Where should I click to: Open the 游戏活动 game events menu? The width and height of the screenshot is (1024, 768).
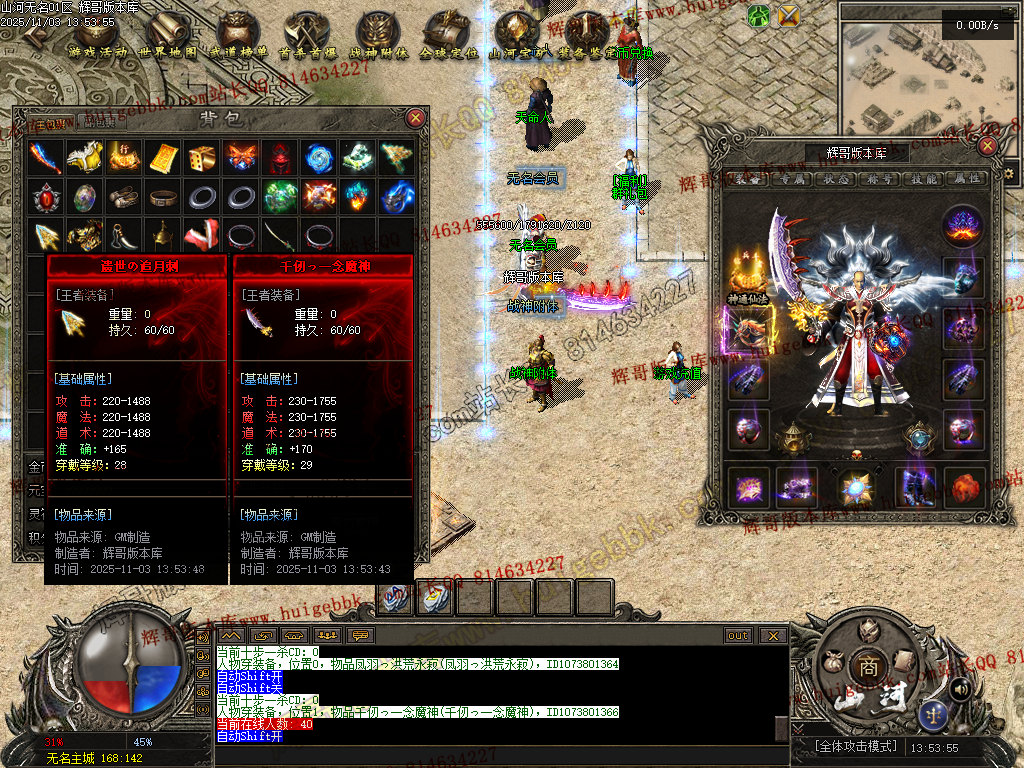pyautogui.click(x=98, y=36)
